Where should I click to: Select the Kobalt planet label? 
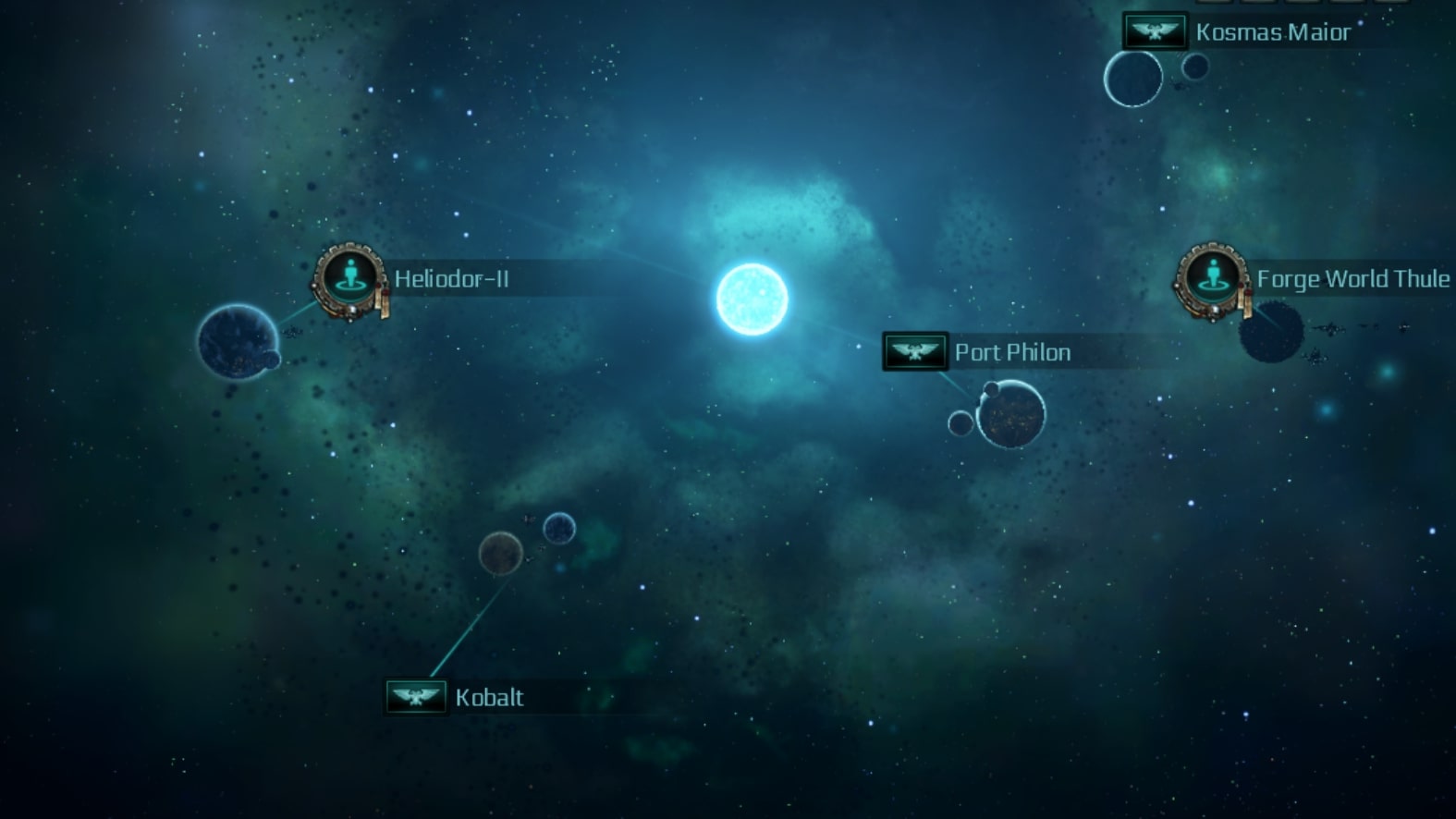coord(489,697)
